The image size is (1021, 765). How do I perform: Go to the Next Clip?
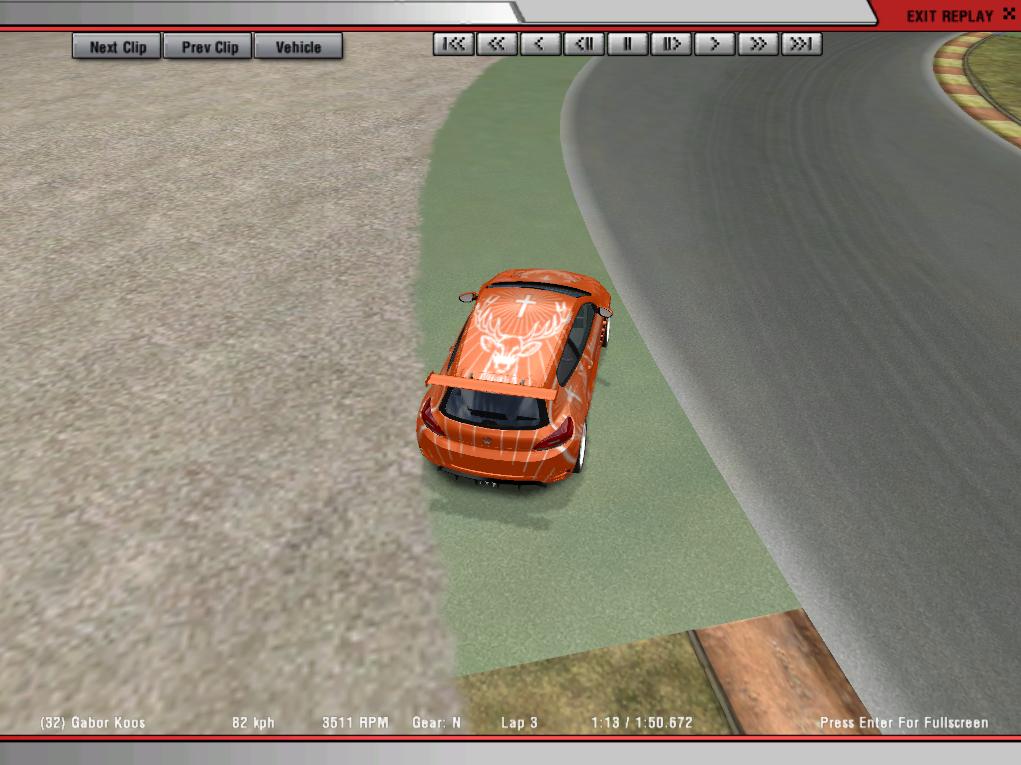point(117,47)
